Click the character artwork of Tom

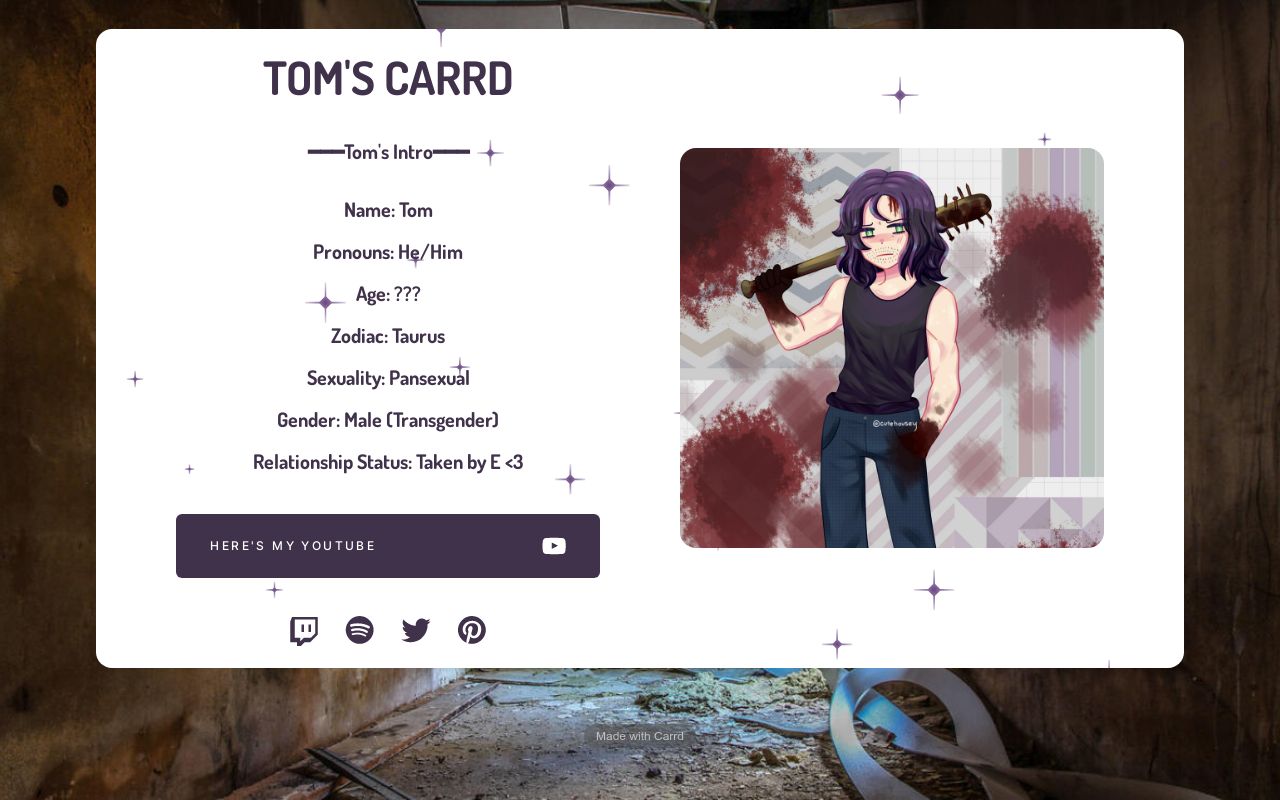(x=892, y=348)
